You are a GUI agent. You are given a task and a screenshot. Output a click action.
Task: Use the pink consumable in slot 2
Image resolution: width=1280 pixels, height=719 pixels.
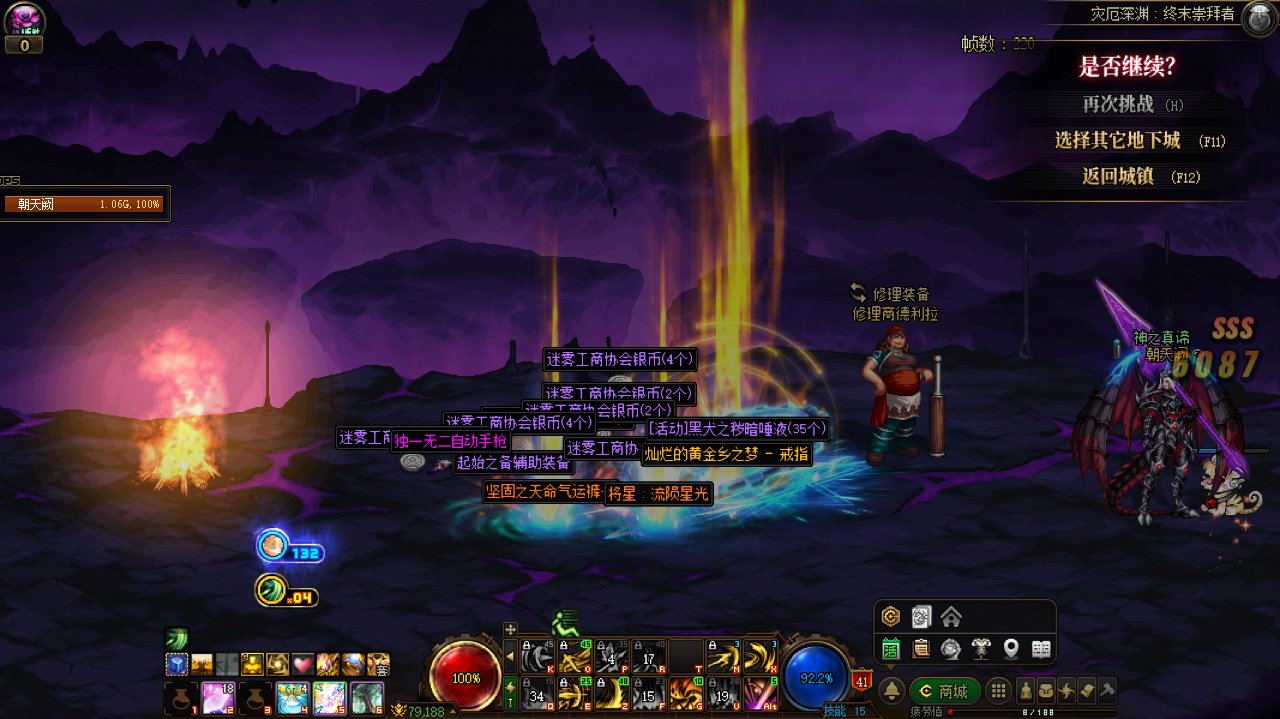pos(219,697)
